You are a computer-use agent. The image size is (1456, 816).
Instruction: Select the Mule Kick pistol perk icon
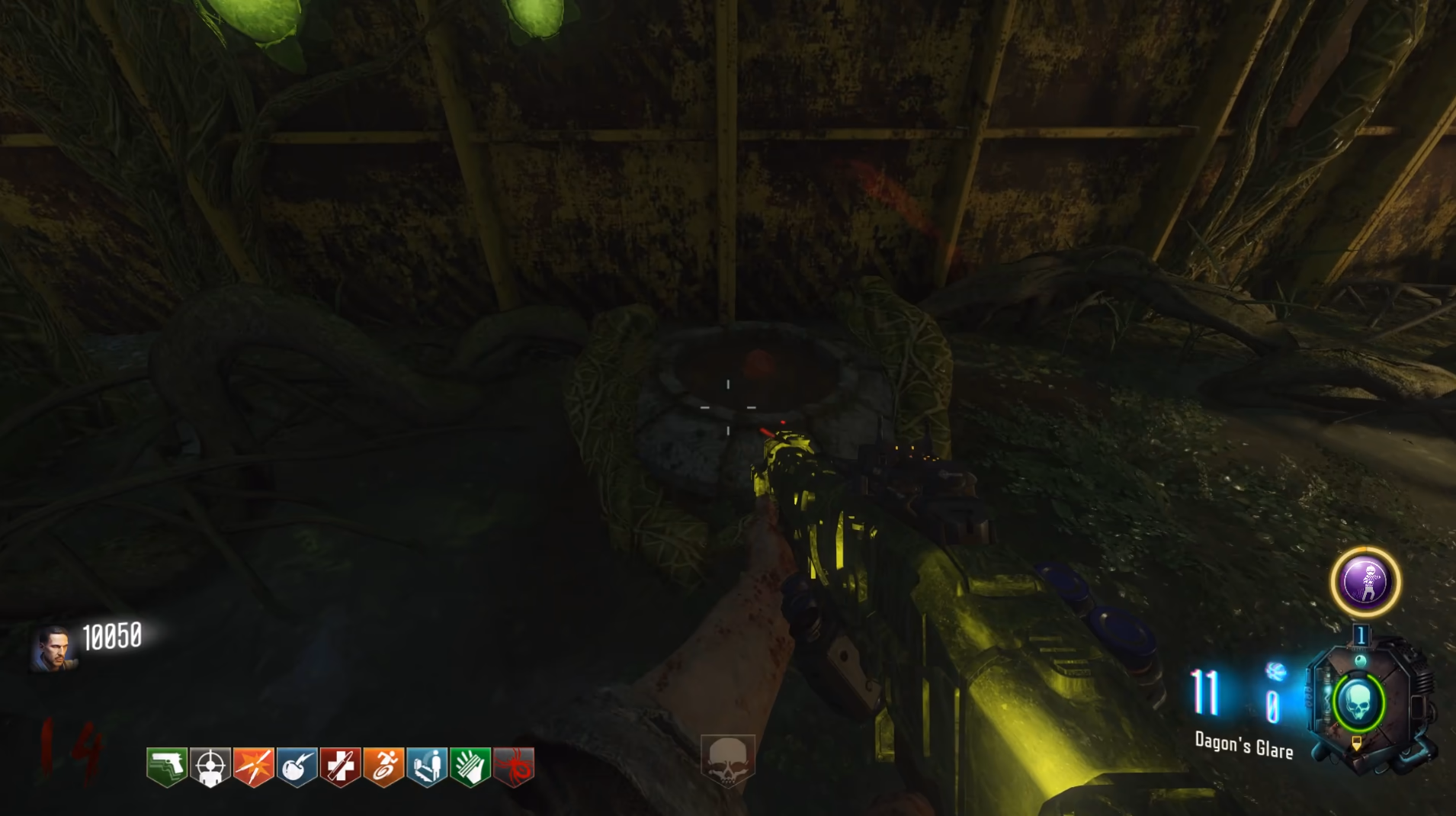(x=167, y=766)
